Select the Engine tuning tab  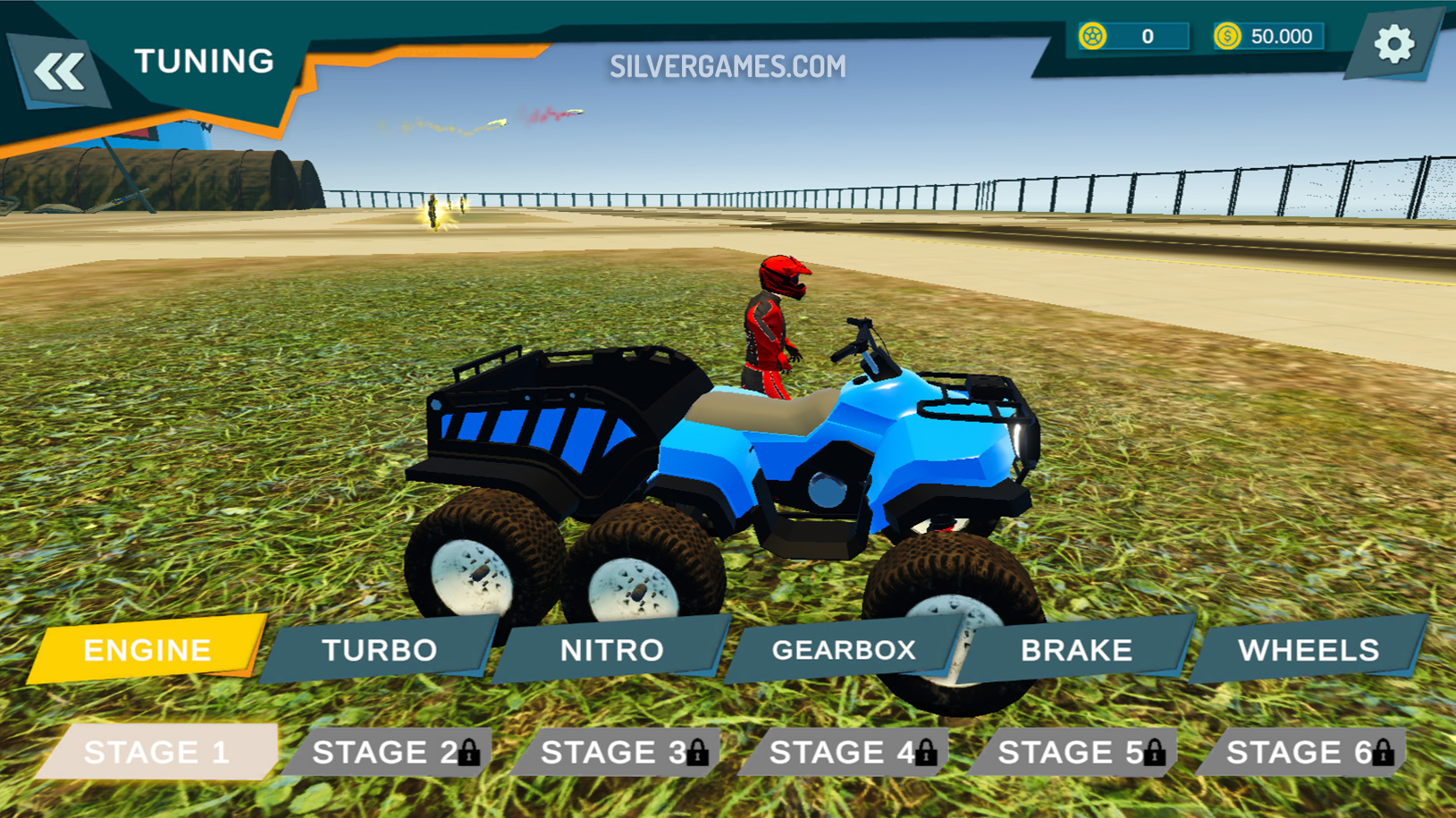(147, 650)
